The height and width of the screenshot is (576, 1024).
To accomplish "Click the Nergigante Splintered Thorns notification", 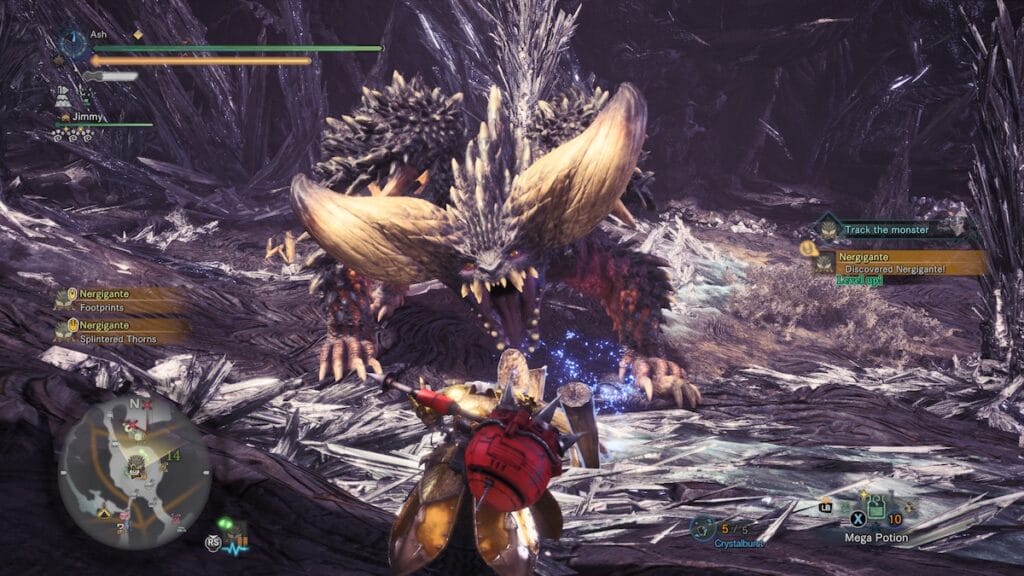I will (x=120, y=331).
